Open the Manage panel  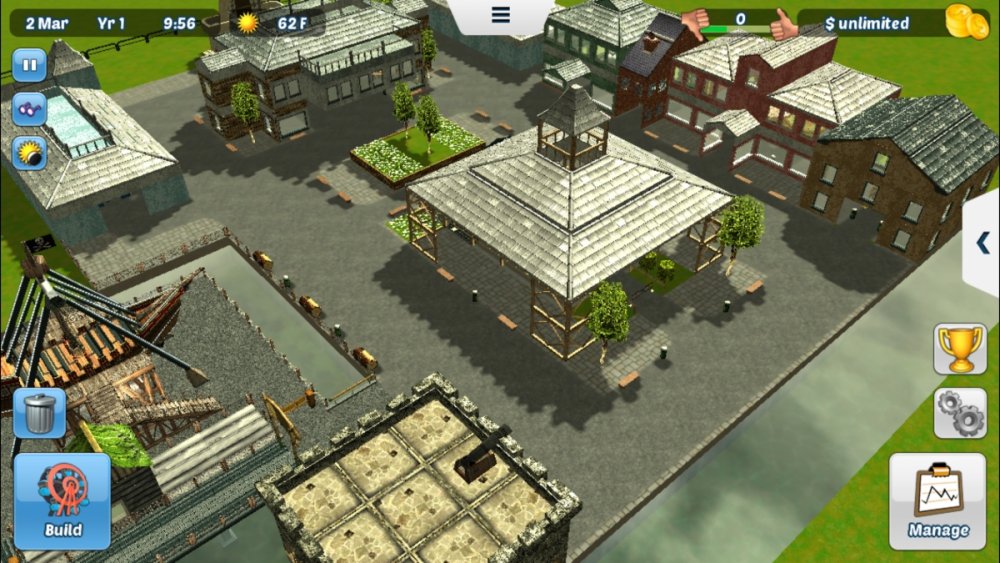click(x=937, y=501)
